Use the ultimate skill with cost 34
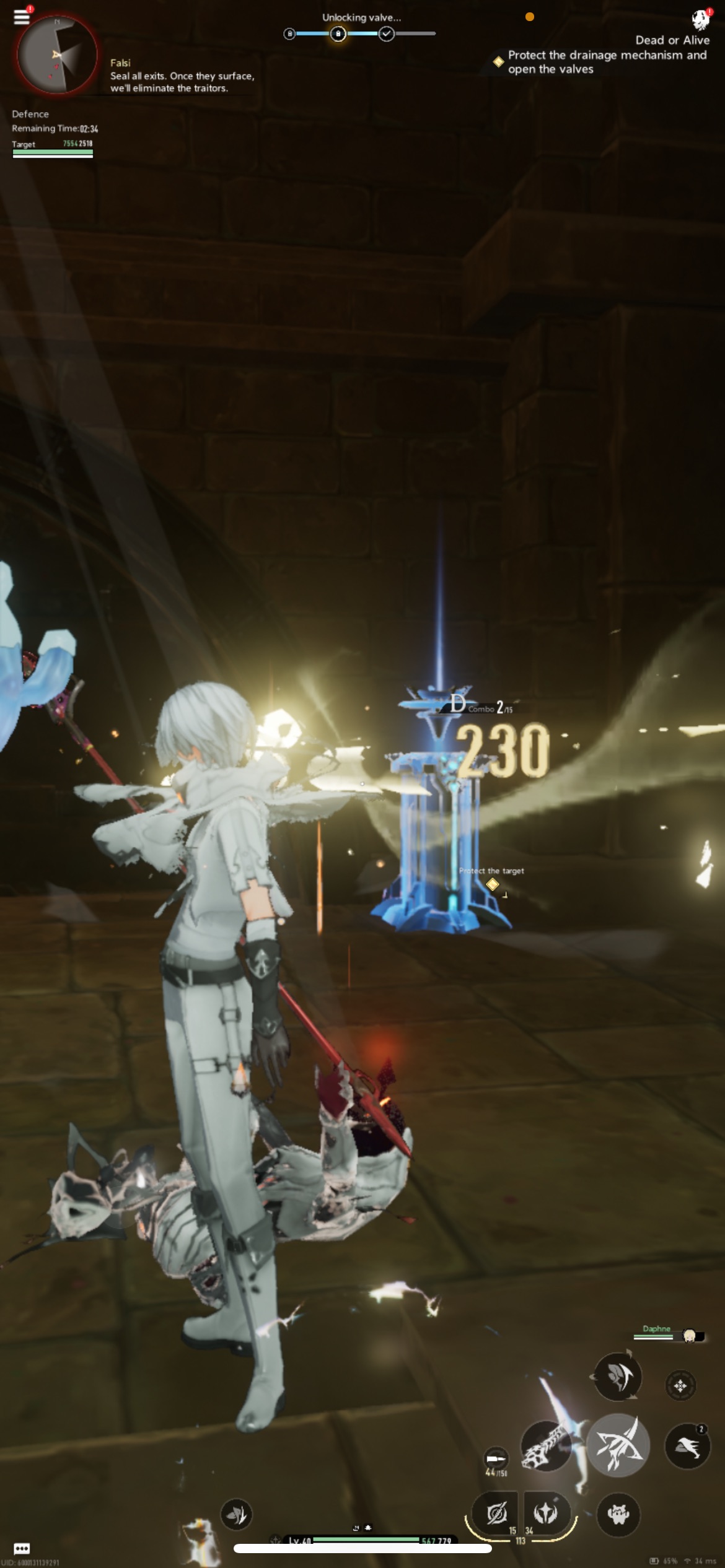The height and width of the screenshot is (1568, 725). [545, 1513]
